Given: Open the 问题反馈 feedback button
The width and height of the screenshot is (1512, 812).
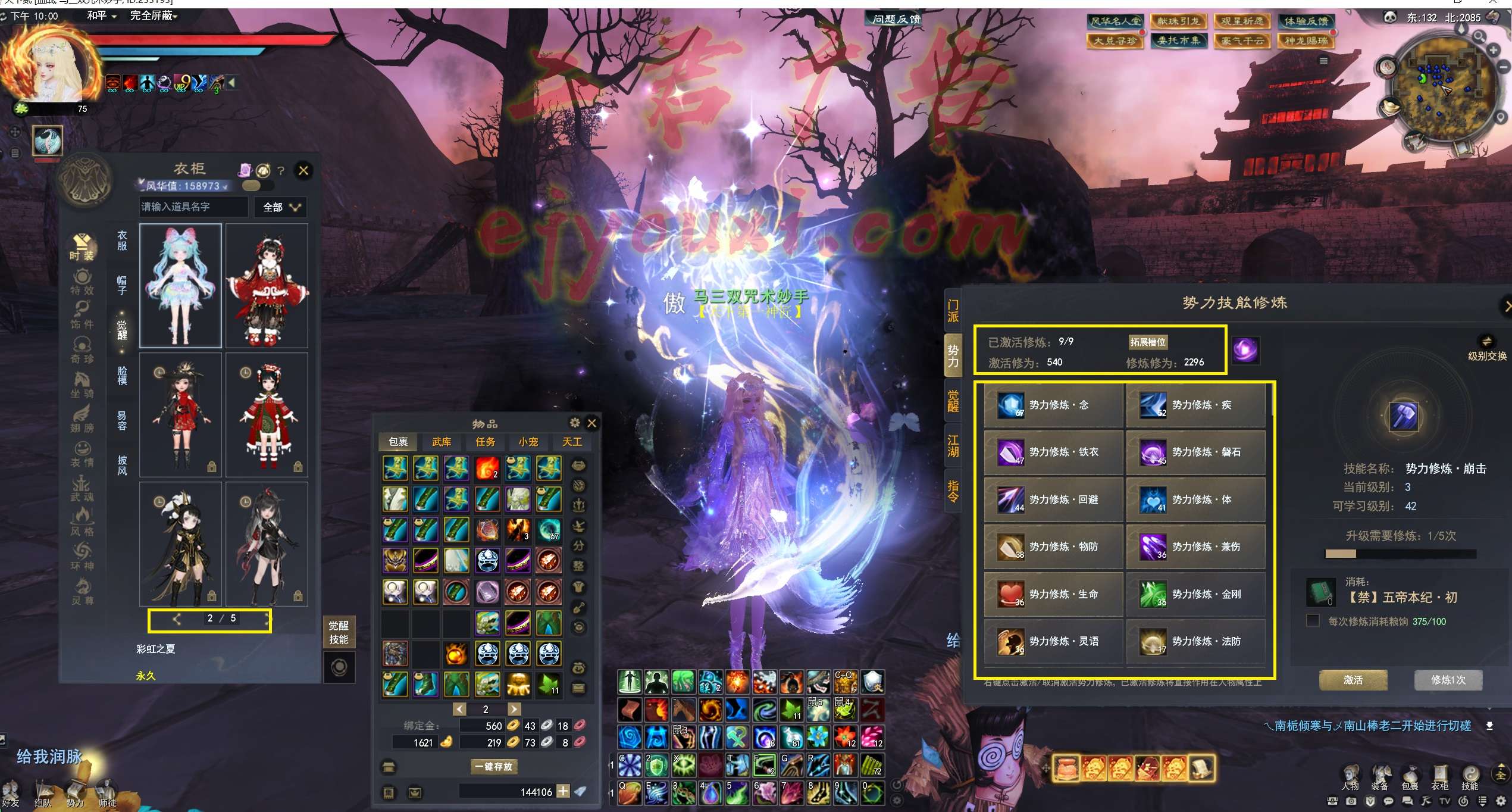Looking at the screenshot, I should pos(896,19).
